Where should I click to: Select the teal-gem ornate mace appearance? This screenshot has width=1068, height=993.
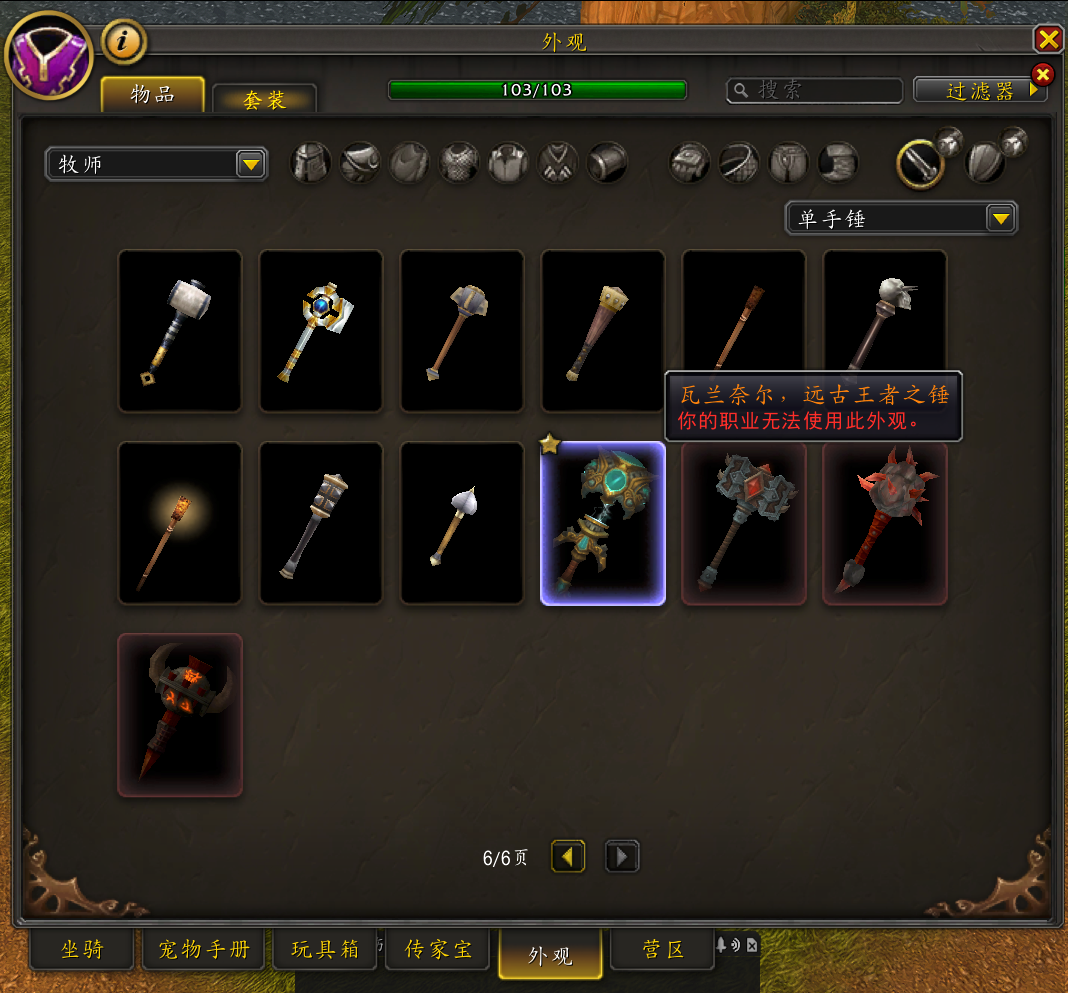(x=603, y=523)
